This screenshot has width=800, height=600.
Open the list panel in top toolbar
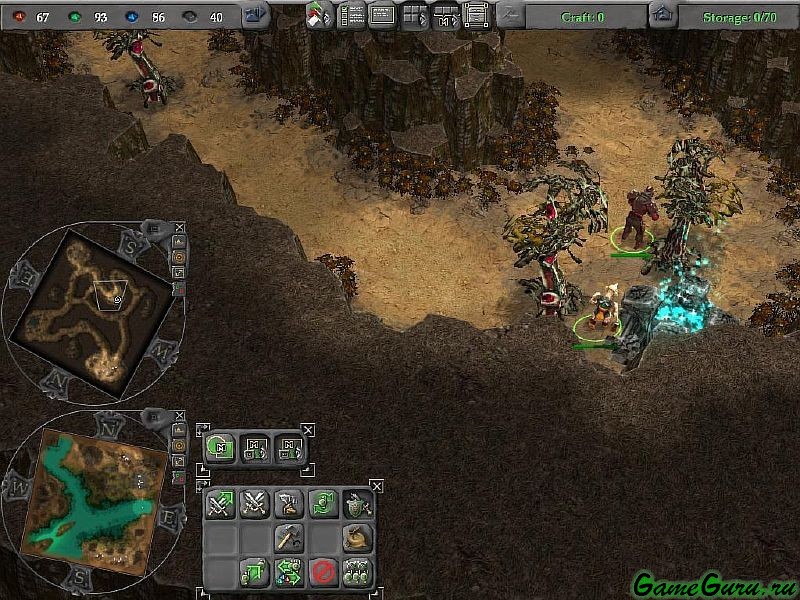pos(352,15)
